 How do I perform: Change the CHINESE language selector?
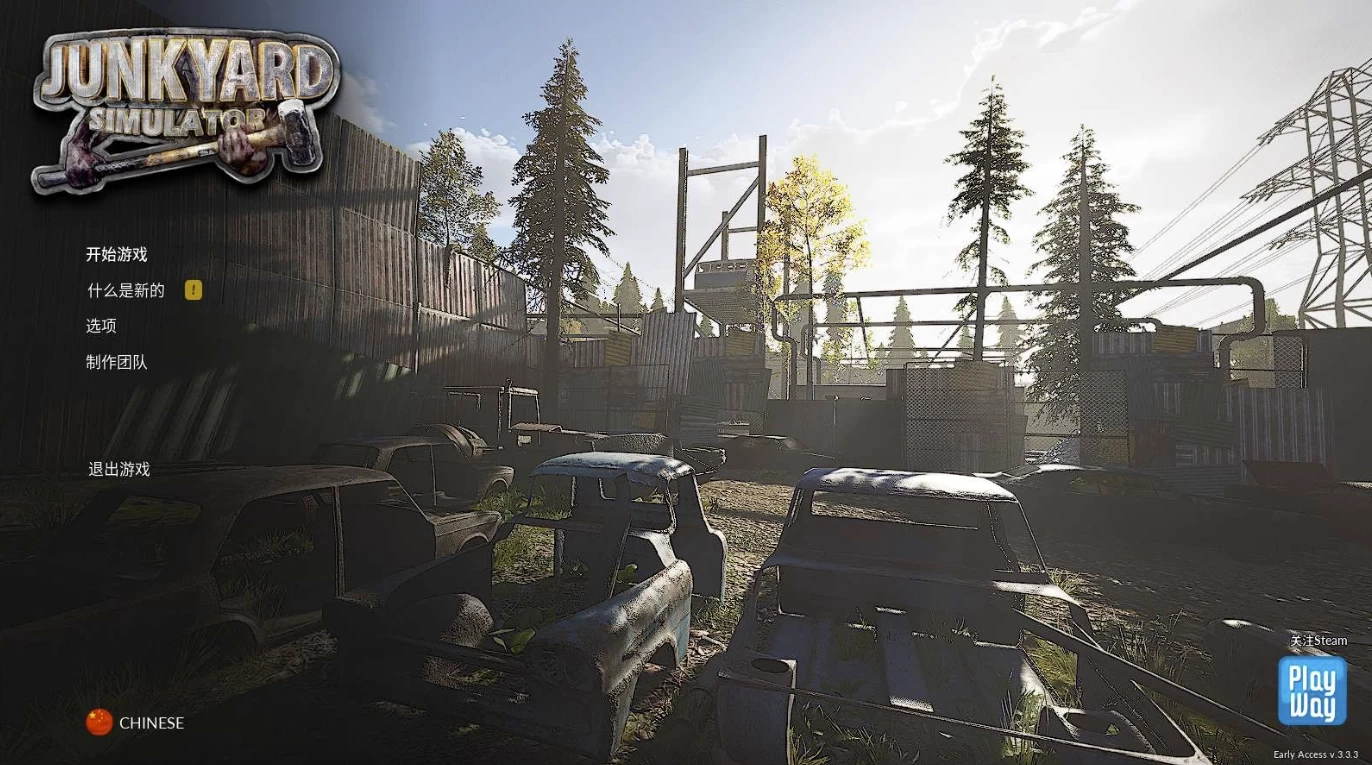point(135,722)
